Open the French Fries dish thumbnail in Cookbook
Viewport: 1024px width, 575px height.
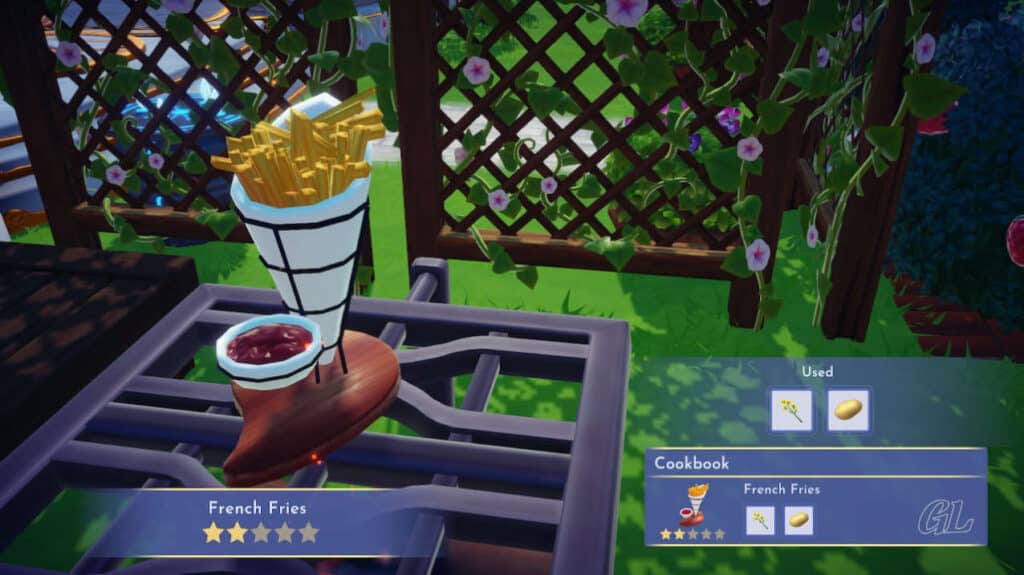(692, 505)
